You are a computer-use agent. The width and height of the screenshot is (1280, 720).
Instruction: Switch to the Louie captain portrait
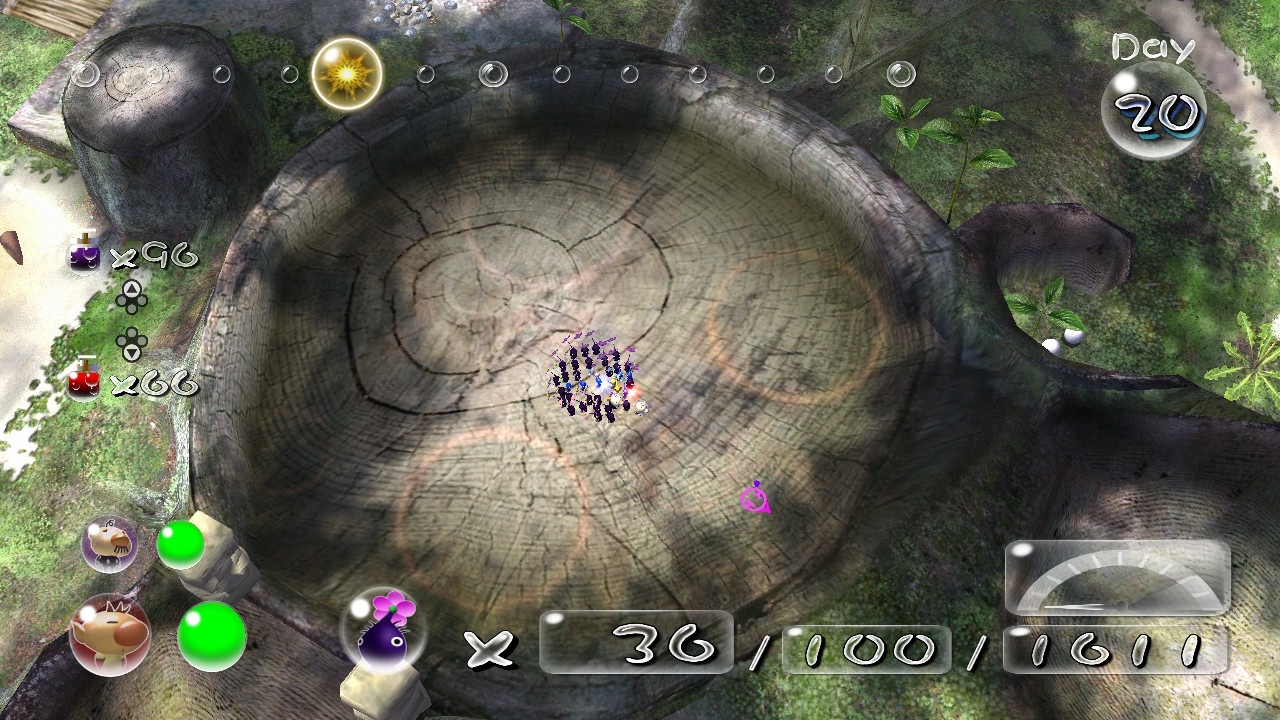[x=109, y=544]
